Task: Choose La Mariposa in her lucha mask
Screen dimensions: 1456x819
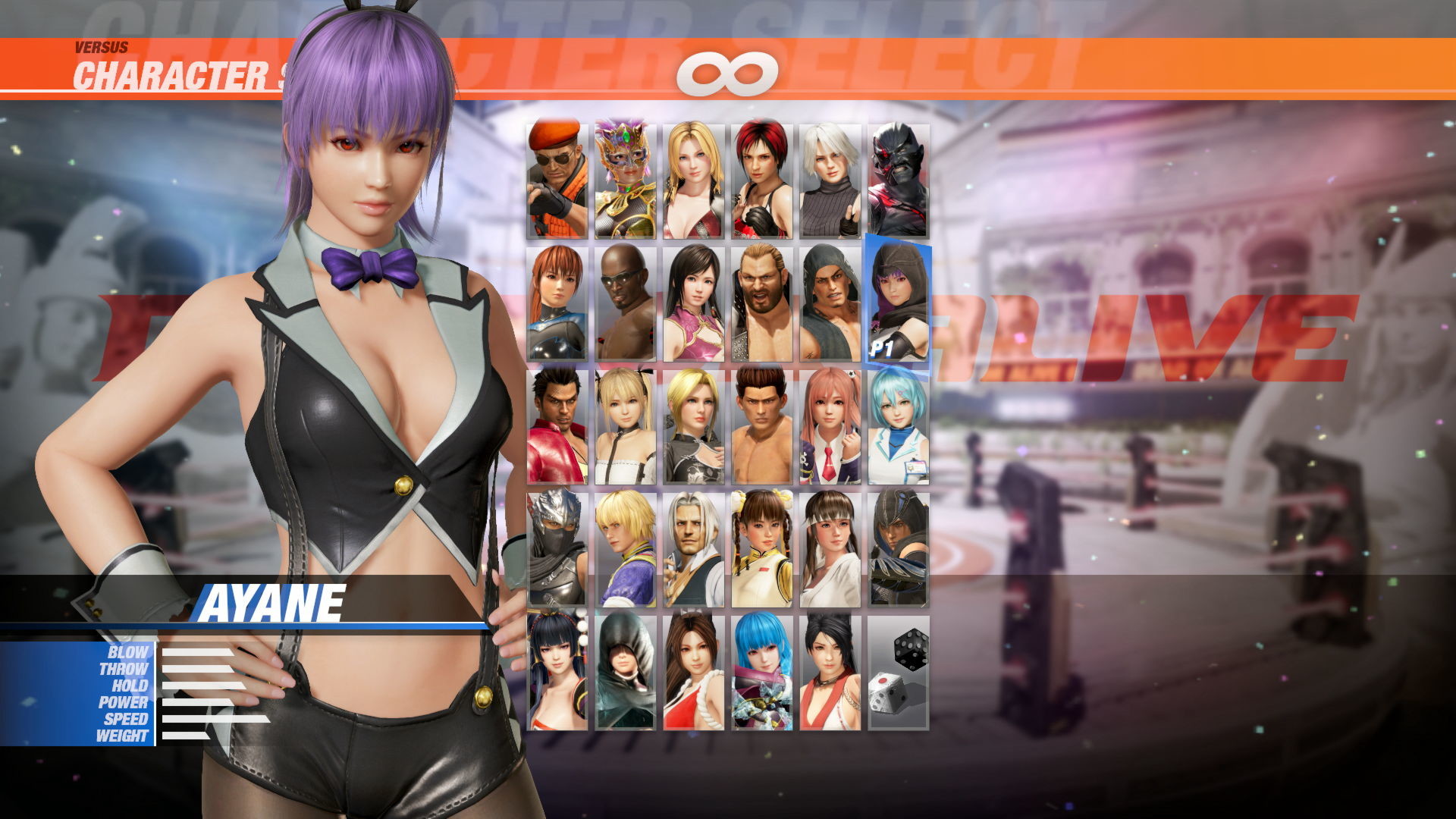Action: pos(623,174)
